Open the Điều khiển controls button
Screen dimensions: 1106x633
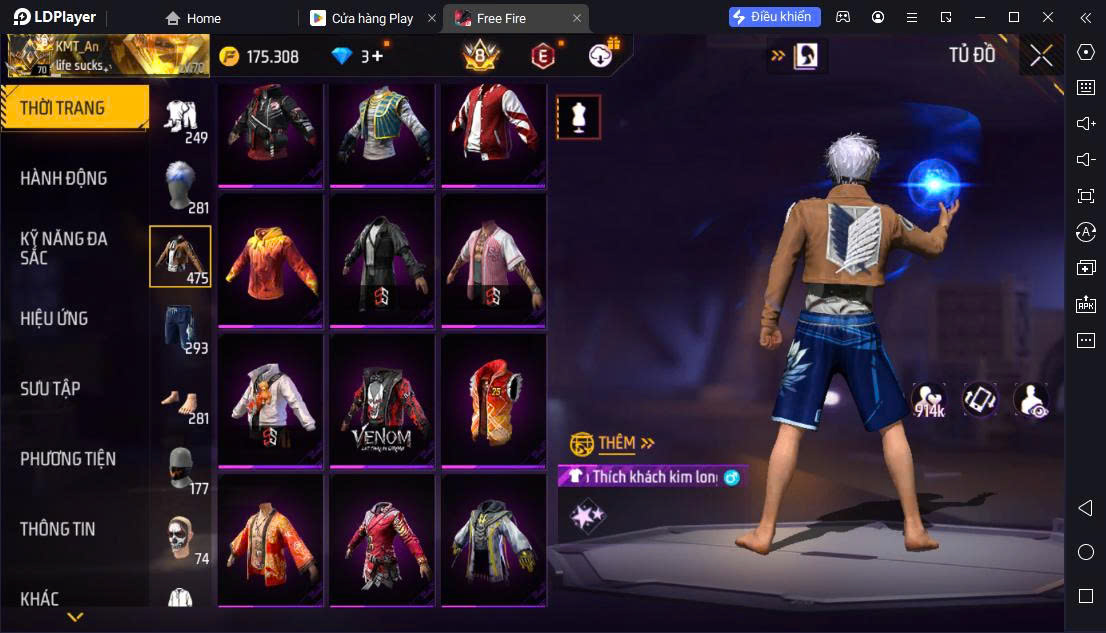tap(775, 17)
